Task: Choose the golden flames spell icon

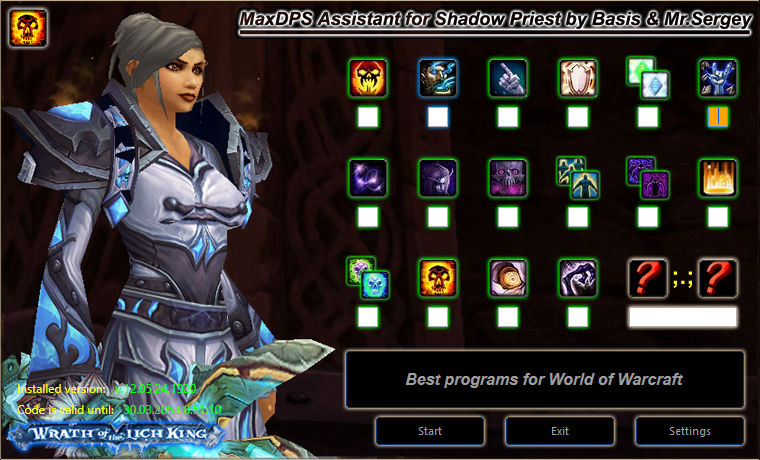Action: click(718, 177)
